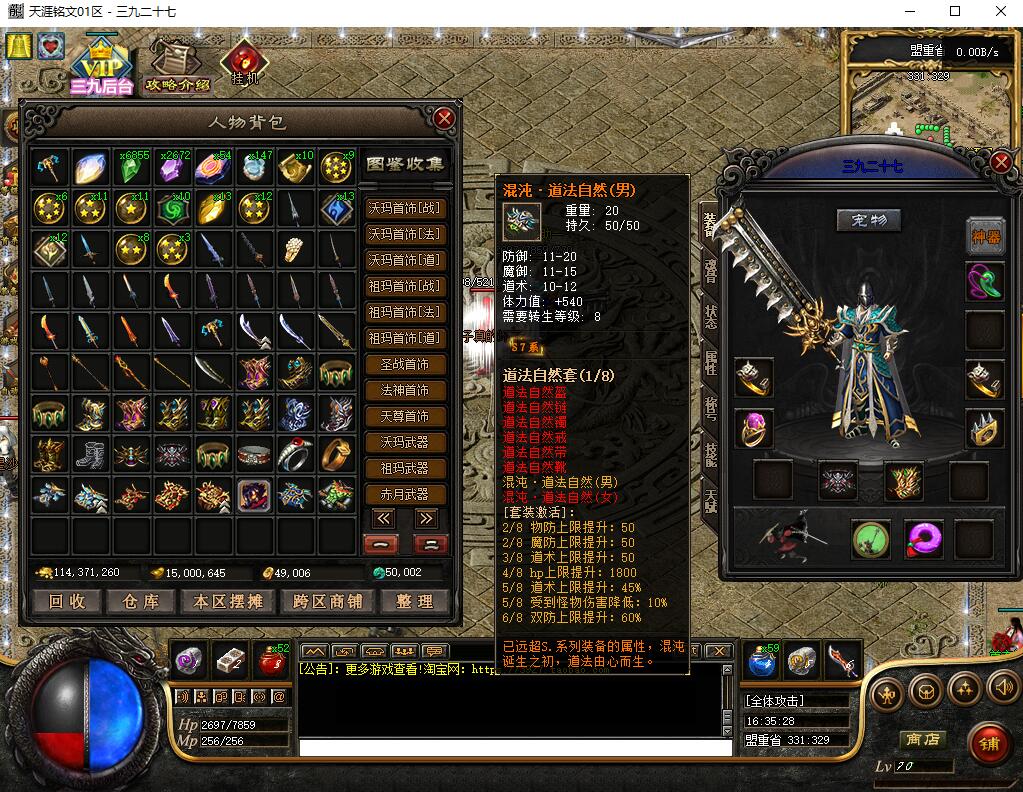This screenshot has width=1023, height=792.
Task: Select the 沃玛首饰[战] filter
Action: click(405, 209)
